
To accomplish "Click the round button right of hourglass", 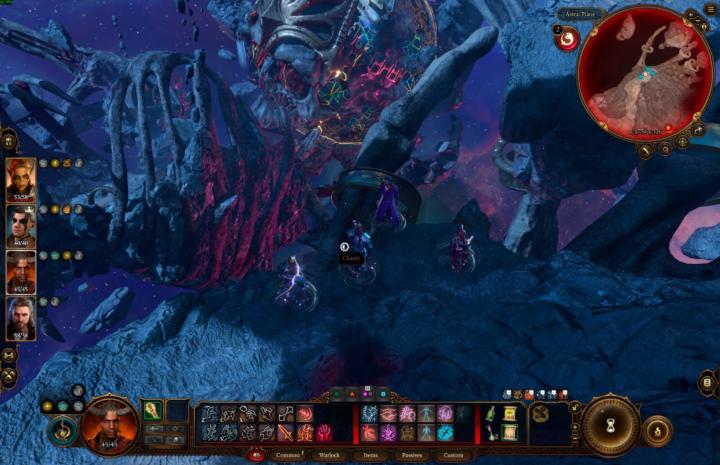I will 657,430.
